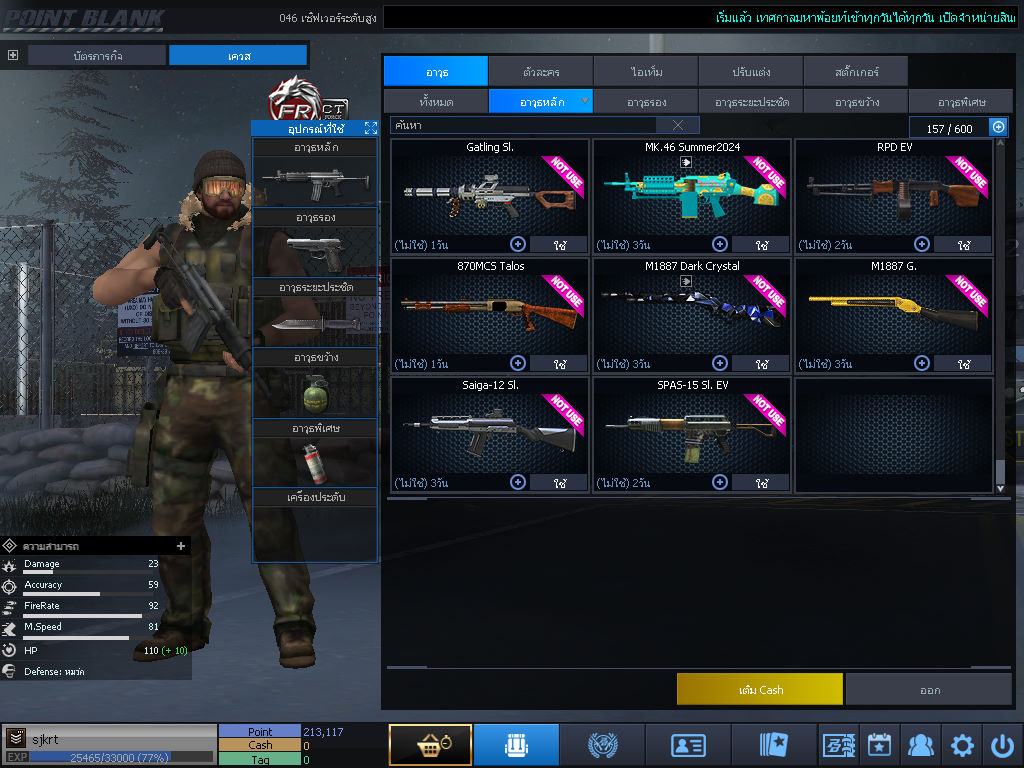Select the ปรับแต่ง tab

pyautogui.click(x=750, y=72)
